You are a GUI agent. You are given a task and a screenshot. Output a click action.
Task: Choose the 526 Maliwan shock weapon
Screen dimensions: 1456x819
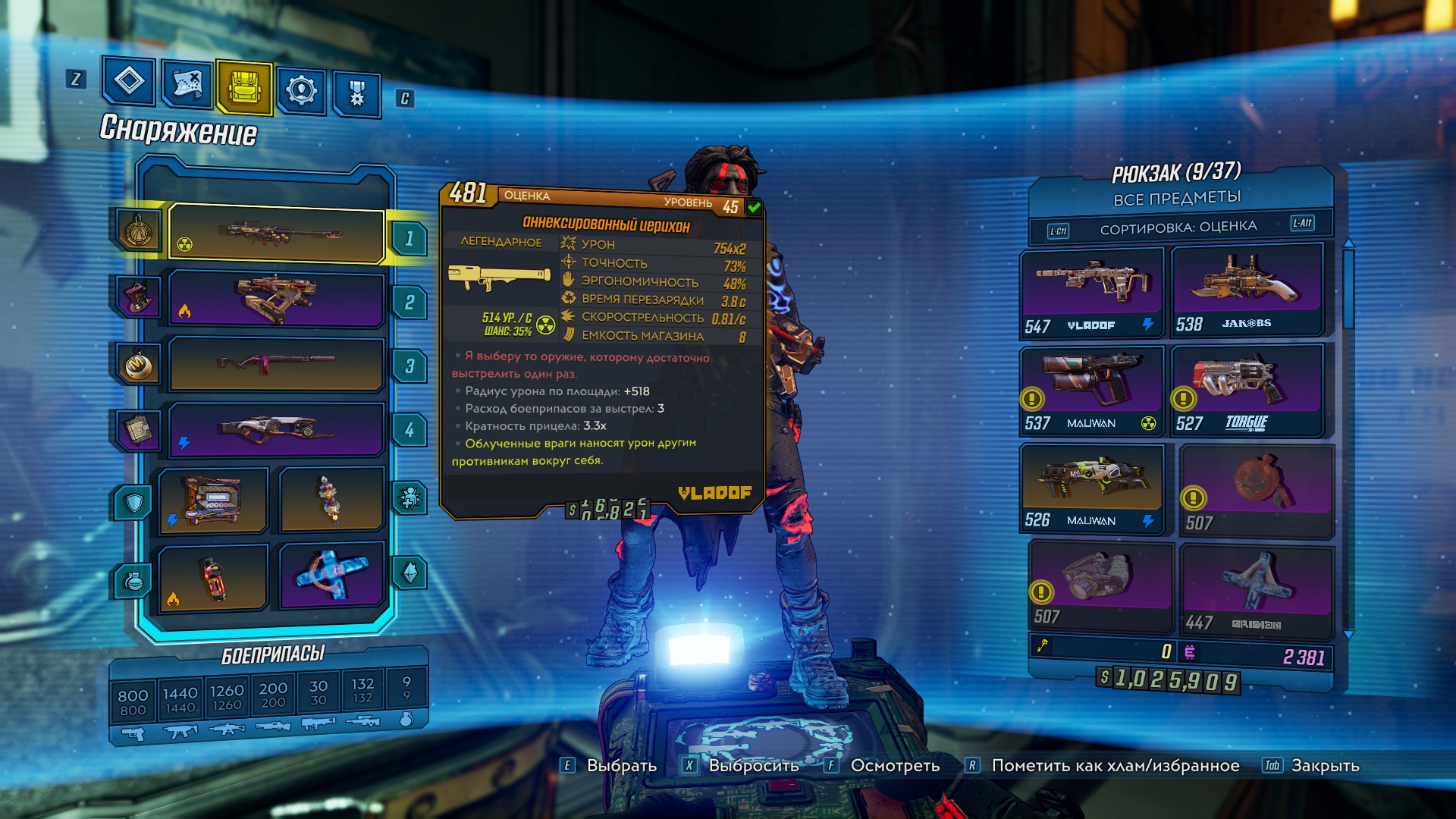click(1091, 488)
